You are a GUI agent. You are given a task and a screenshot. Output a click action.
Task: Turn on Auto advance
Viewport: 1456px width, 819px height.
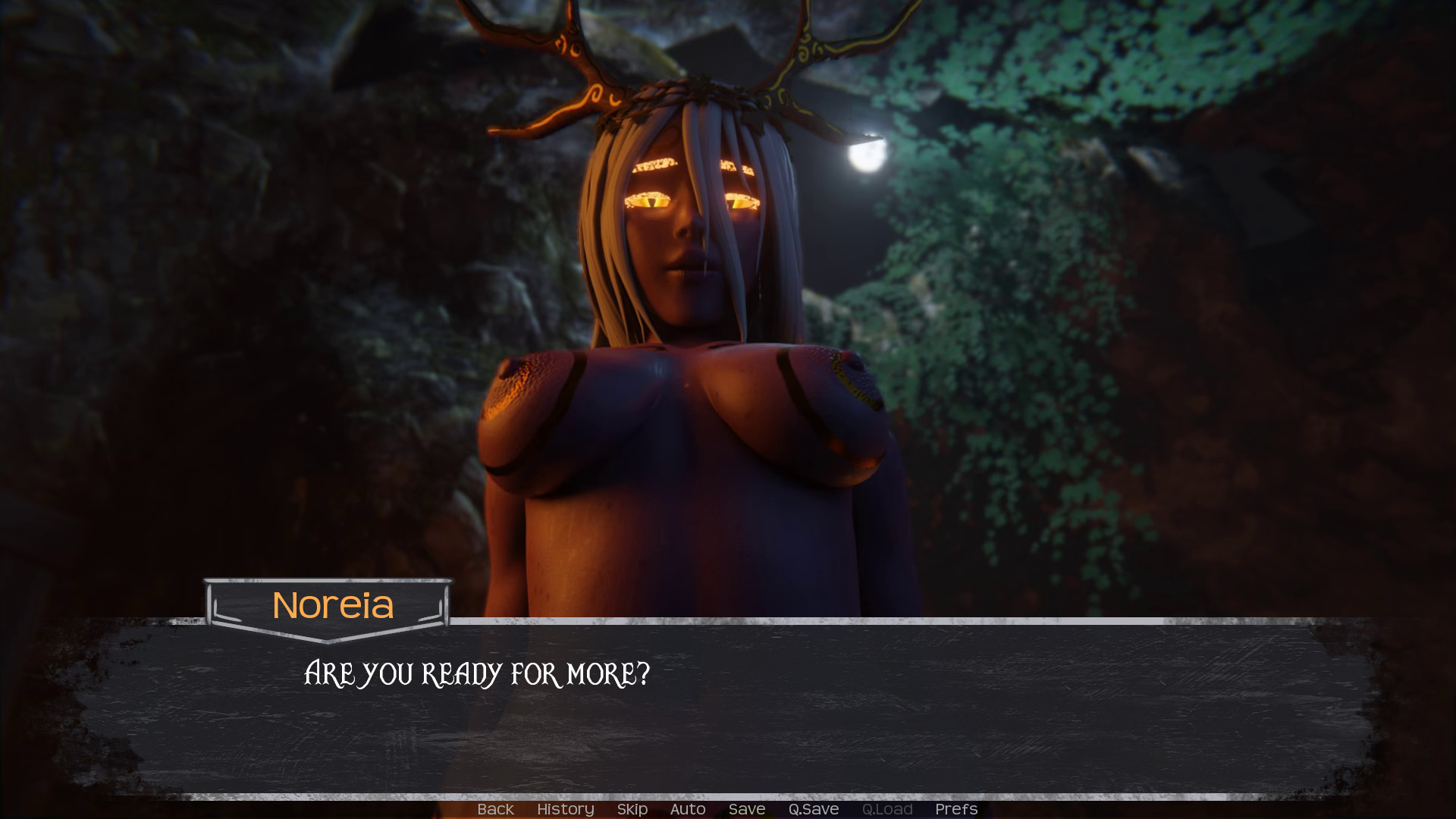[x=687, y=809]
